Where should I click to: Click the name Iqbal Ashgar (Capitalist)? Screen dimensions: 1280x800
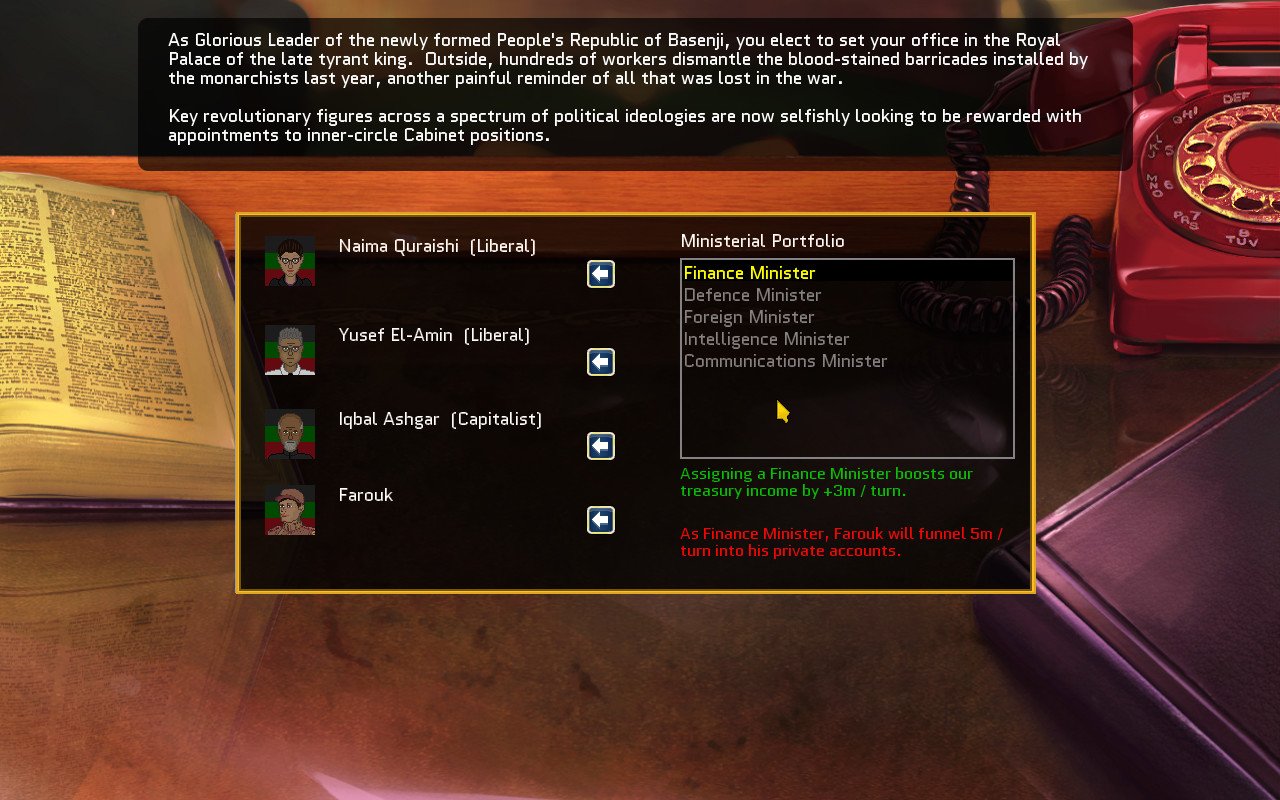point(440,419)
